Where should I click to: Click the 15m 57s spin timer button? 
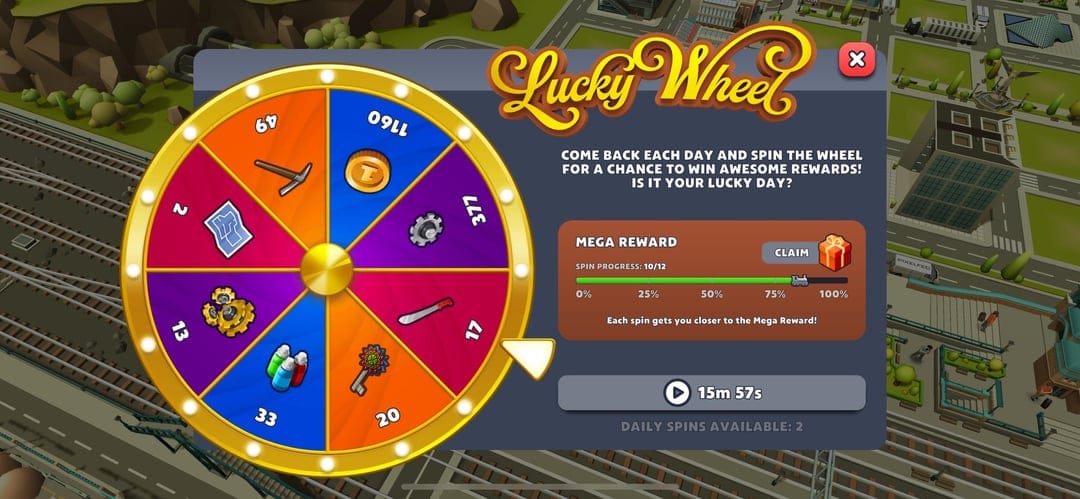pyautogui.click(x=711, y=393)
